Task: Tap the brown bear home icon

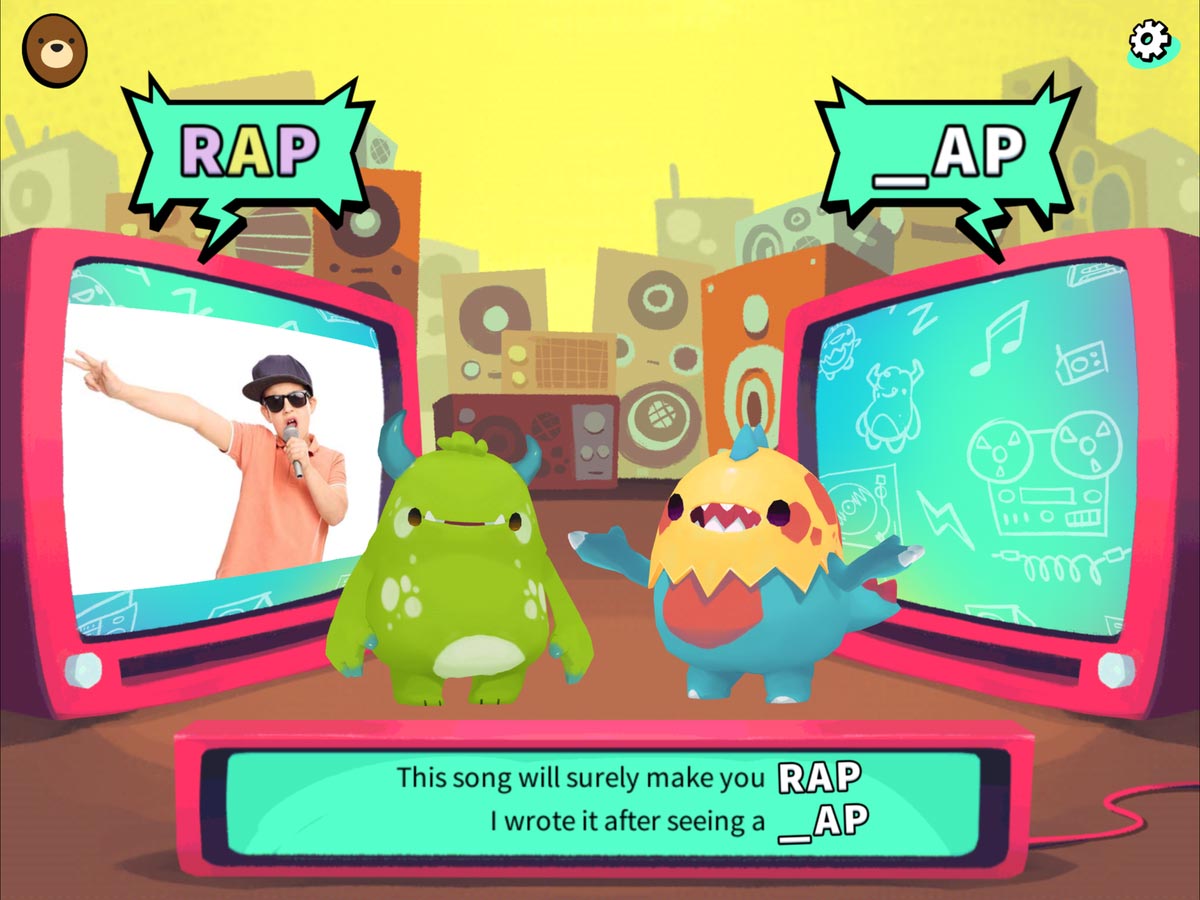Action: [54, 50]
